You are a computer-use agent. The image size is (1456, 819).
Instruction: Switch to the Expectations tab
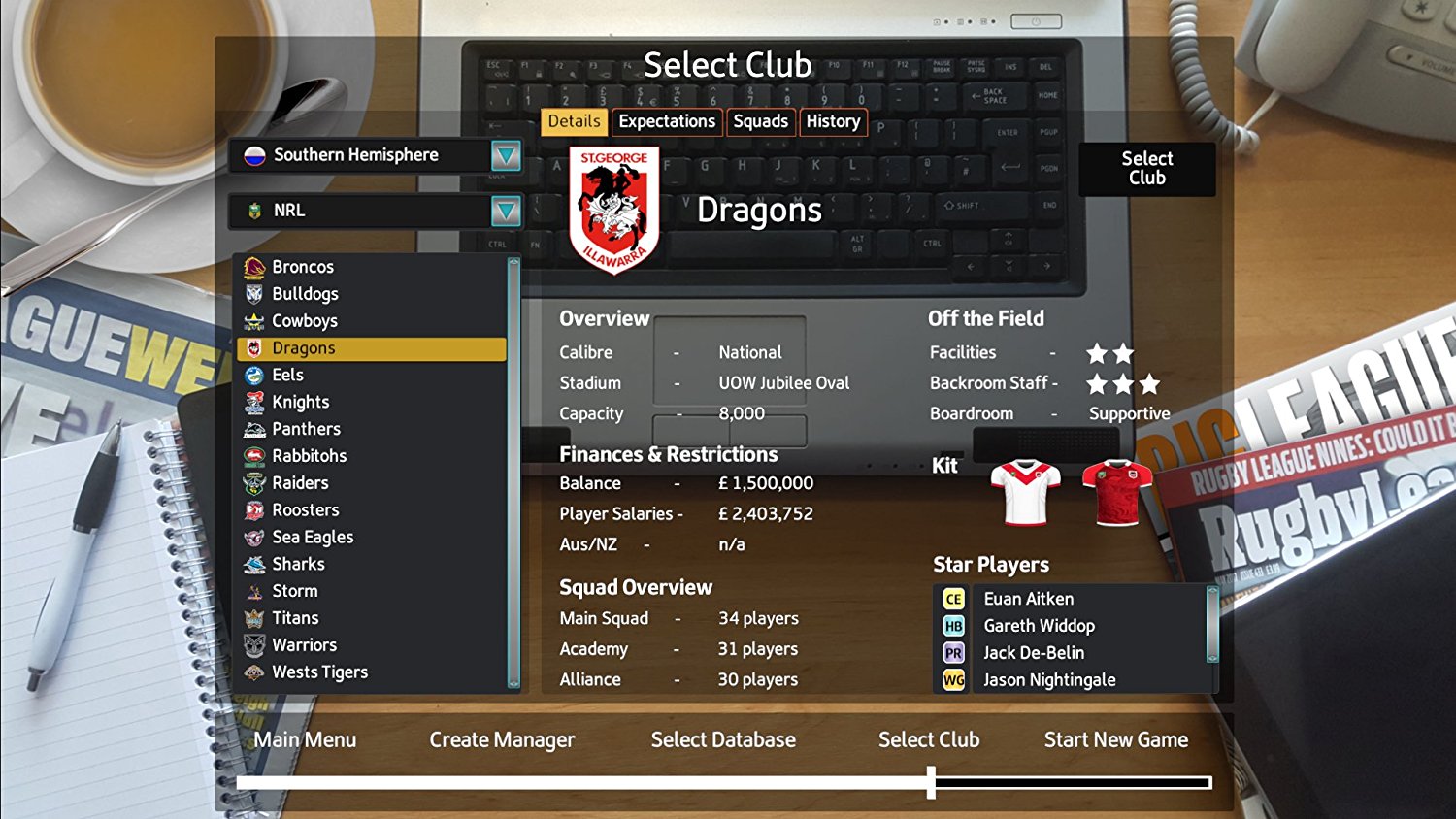tap(666, 121)
